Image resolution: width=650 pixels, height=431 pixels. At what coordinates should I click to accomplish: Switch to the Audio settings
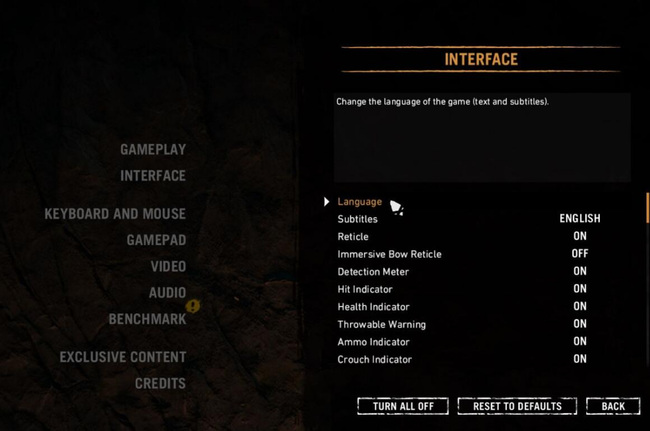168,293
